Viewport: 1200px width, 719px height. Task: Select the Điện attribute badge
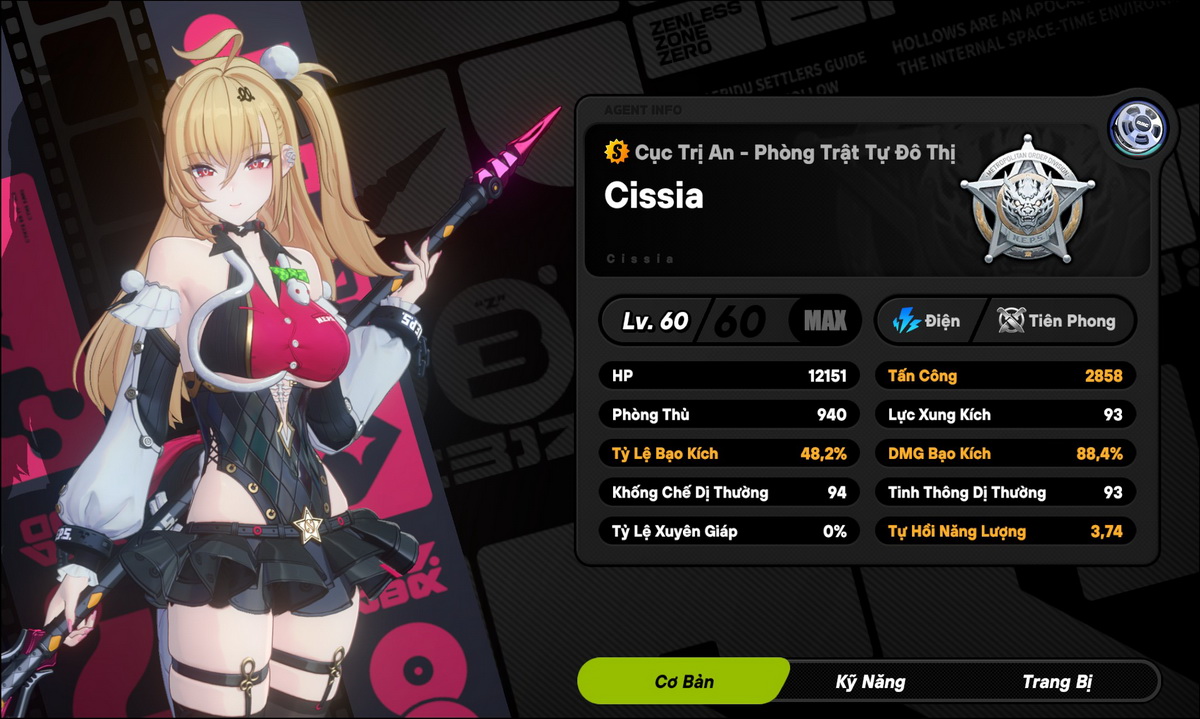(x=927, y=321)
